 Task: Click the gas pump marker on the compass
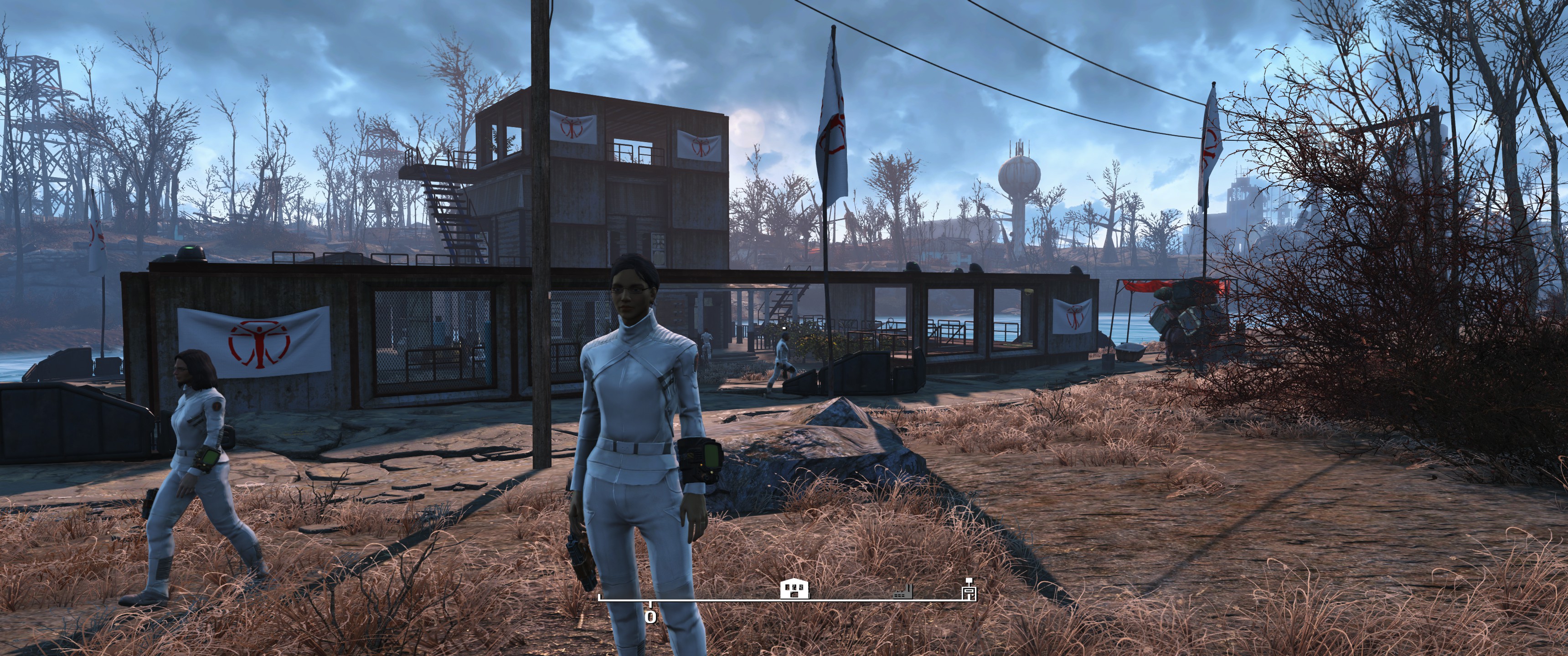[x=969, y=589]
